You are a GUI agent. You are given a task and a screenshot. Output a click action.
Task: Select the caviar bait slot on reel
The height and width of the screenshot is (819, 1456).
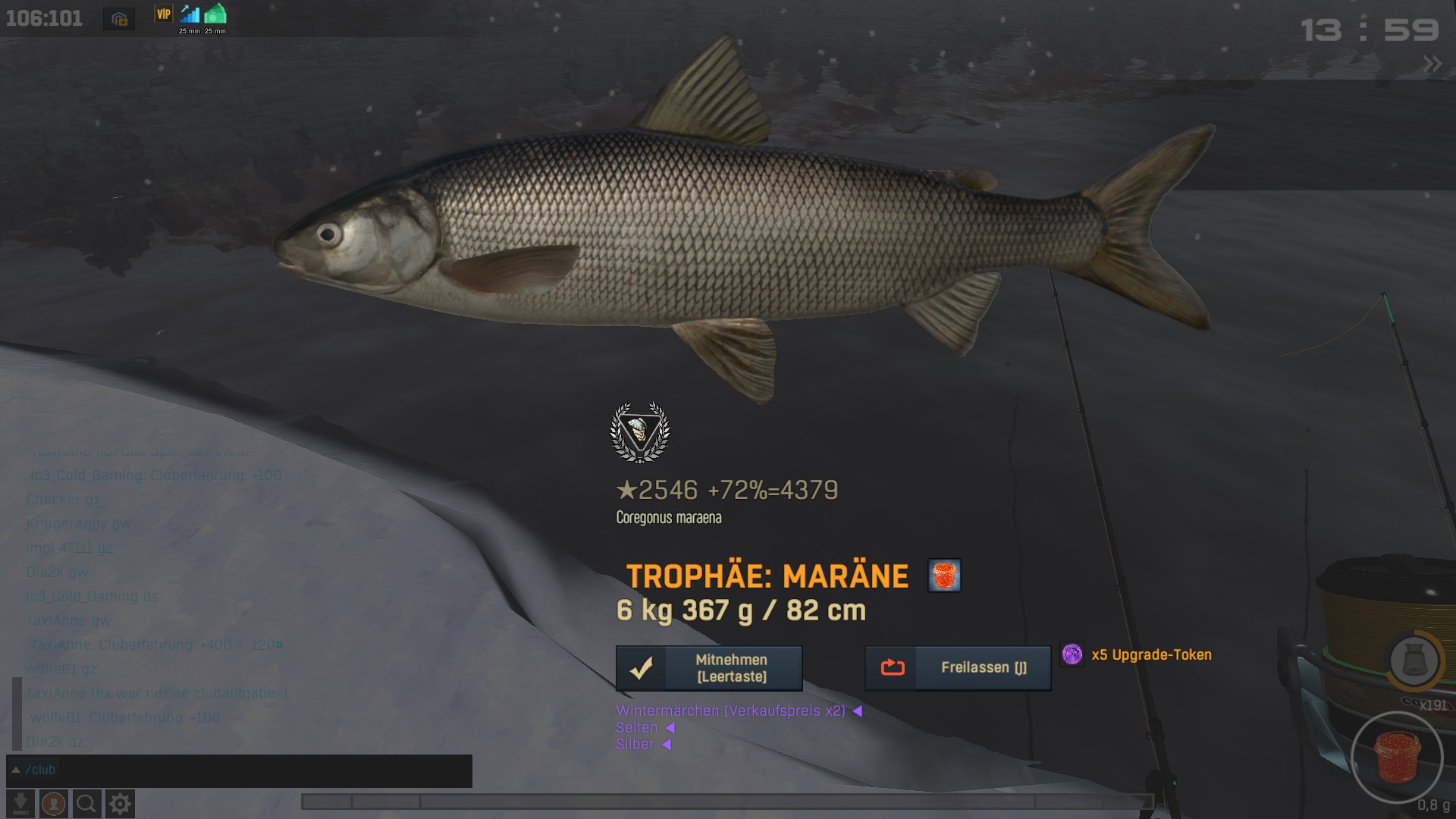[1397, 757]
